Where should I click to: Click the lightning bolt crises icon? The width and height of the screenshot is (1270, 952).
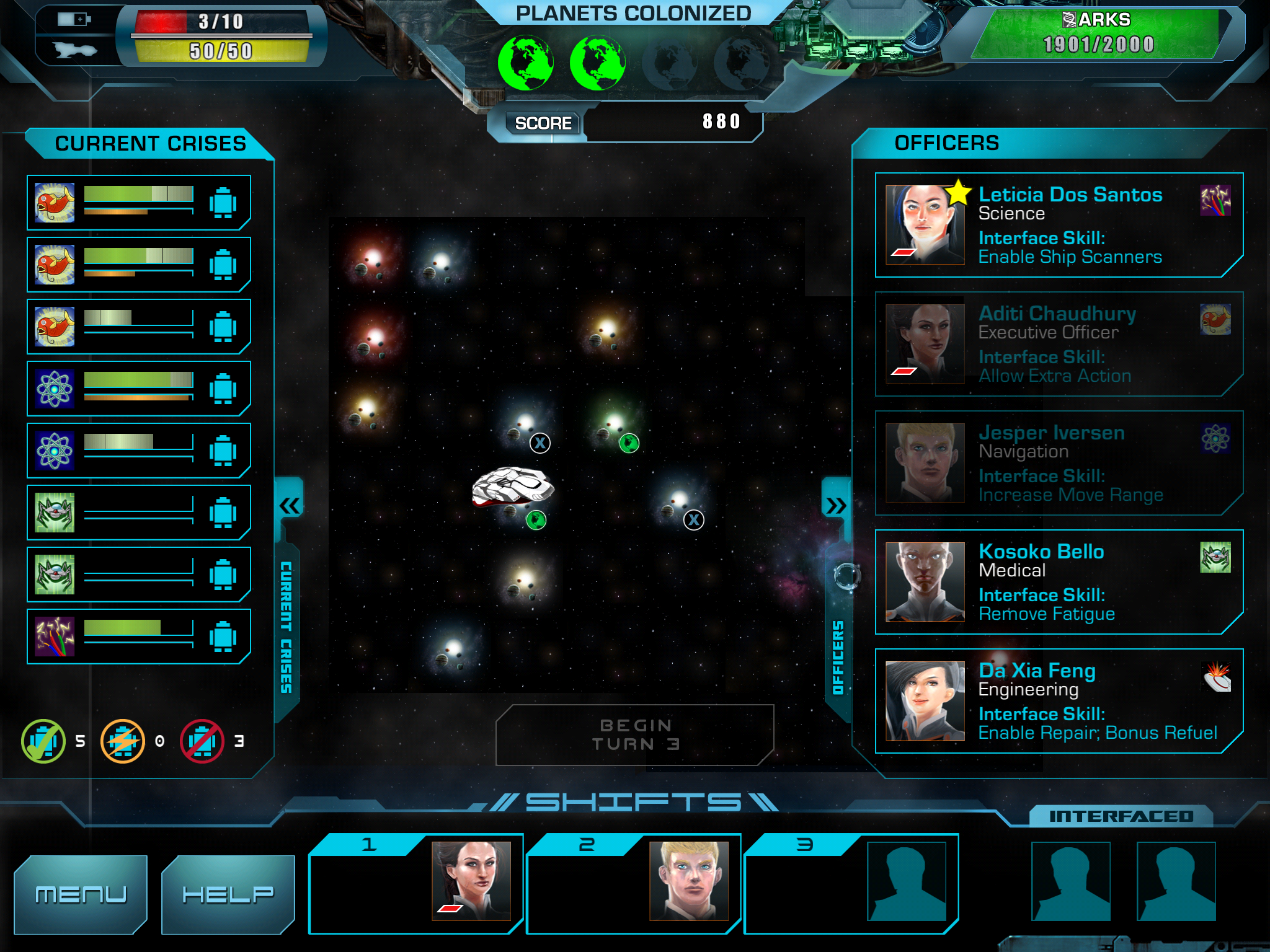click(123, 741)
